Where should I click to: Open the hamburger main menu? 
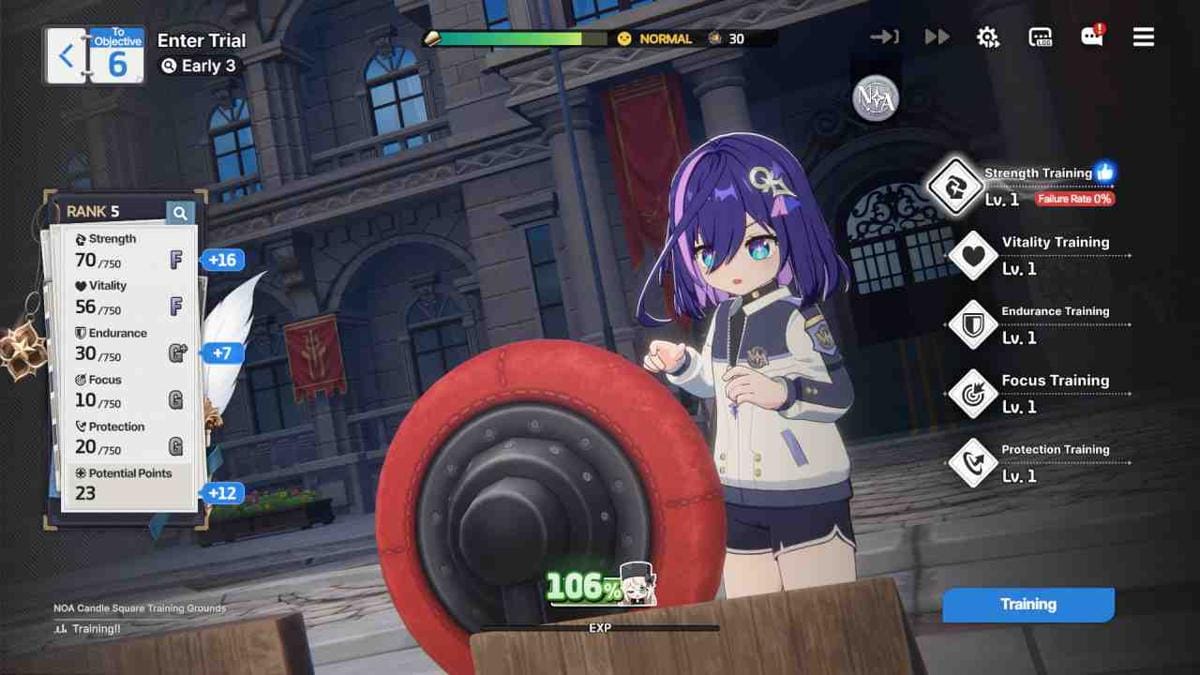1144,37
